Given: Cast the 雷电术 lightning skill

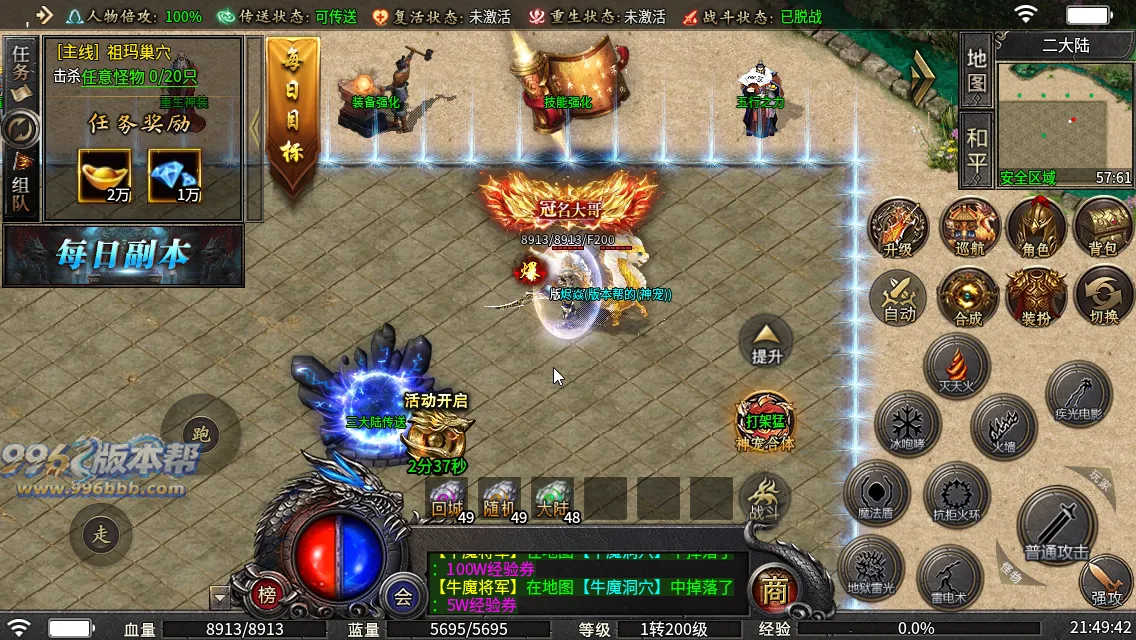Looking at the screenshot, I should (x=949, y=578).
